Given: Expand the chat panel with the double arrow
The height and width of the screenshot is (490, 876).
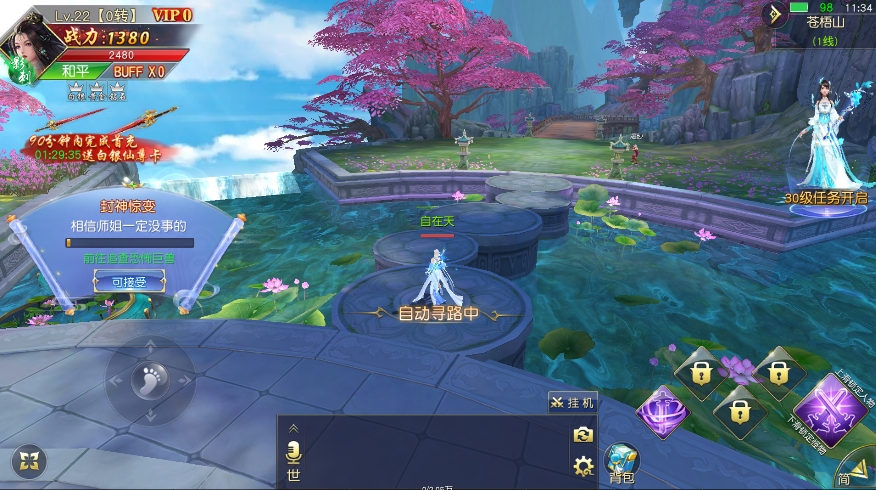Looking at the screenshot, I should [293, 428].
